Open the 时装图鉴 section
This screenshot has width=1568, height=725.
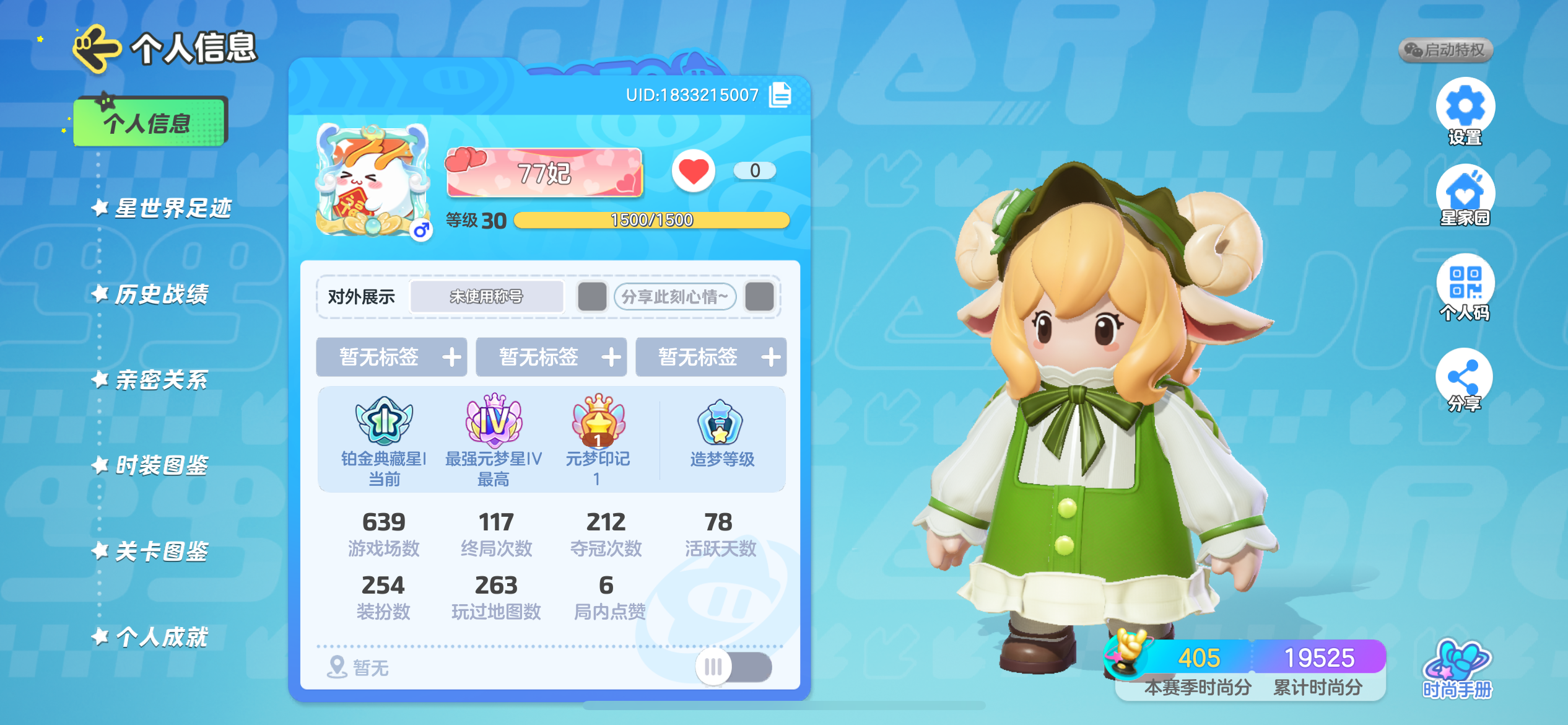click(x=164, y=465)
